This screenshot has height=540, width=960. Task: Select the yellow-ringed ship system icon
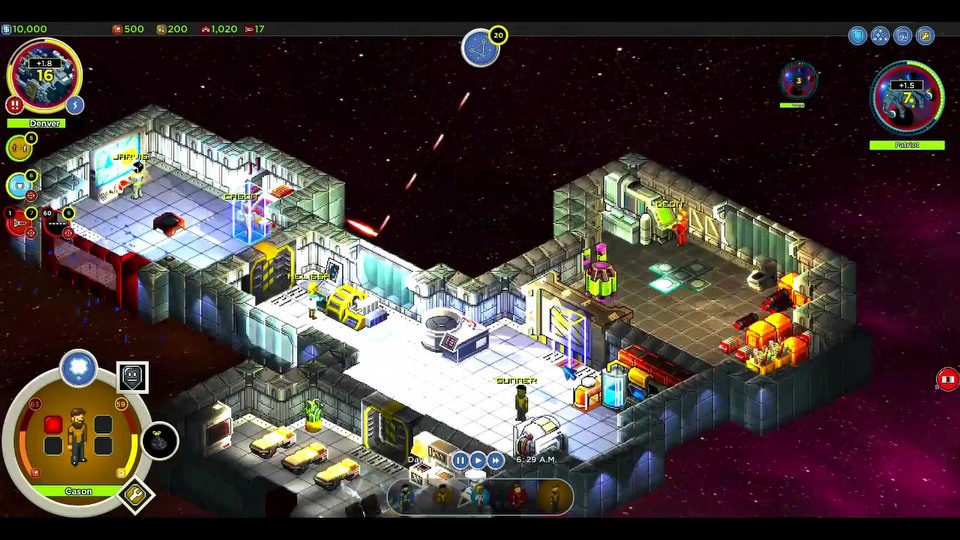(x=18, y=148)
